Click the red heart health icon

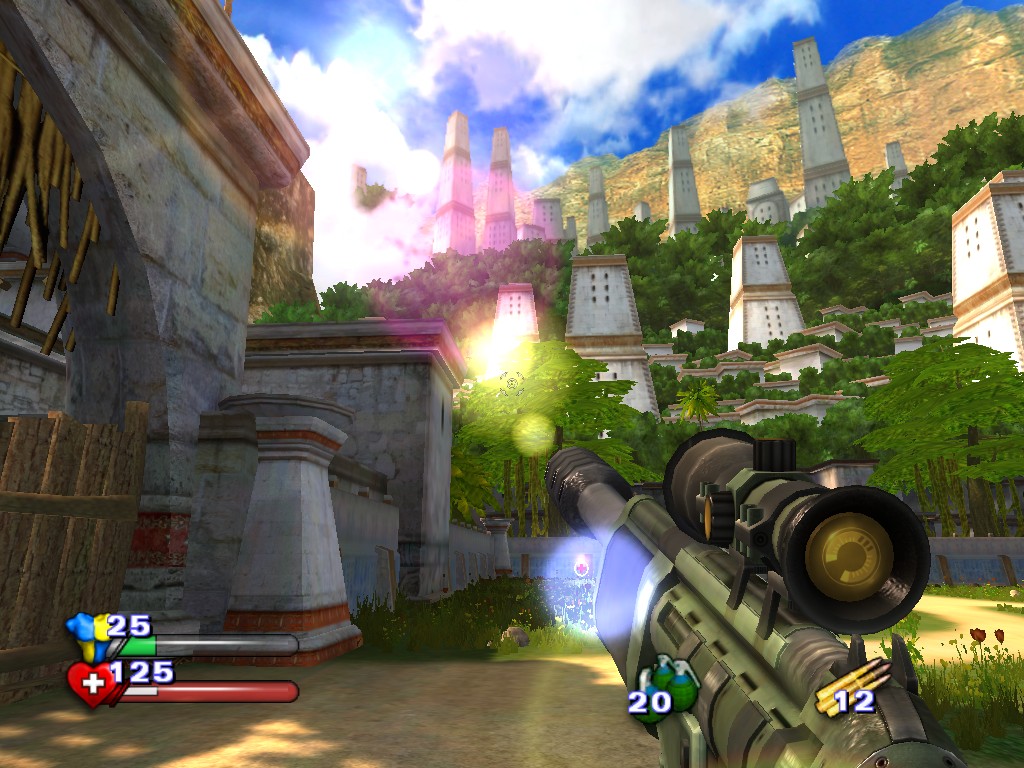(91, 684)
